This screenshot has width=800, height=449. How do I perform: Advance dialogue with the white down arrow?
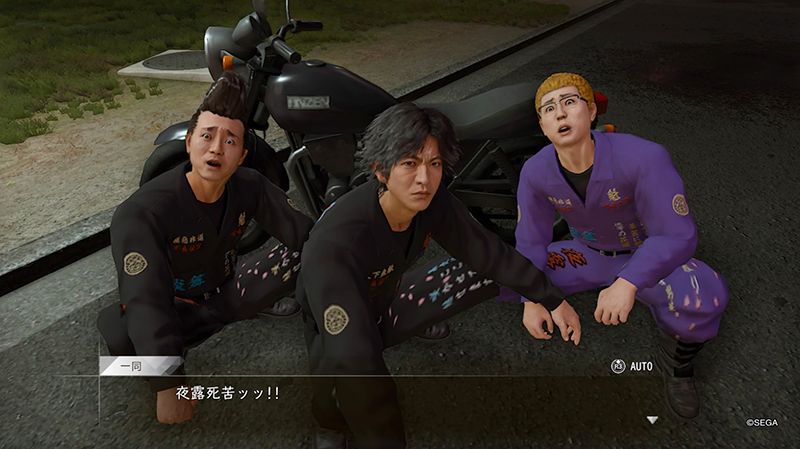[x=653, y=420]
